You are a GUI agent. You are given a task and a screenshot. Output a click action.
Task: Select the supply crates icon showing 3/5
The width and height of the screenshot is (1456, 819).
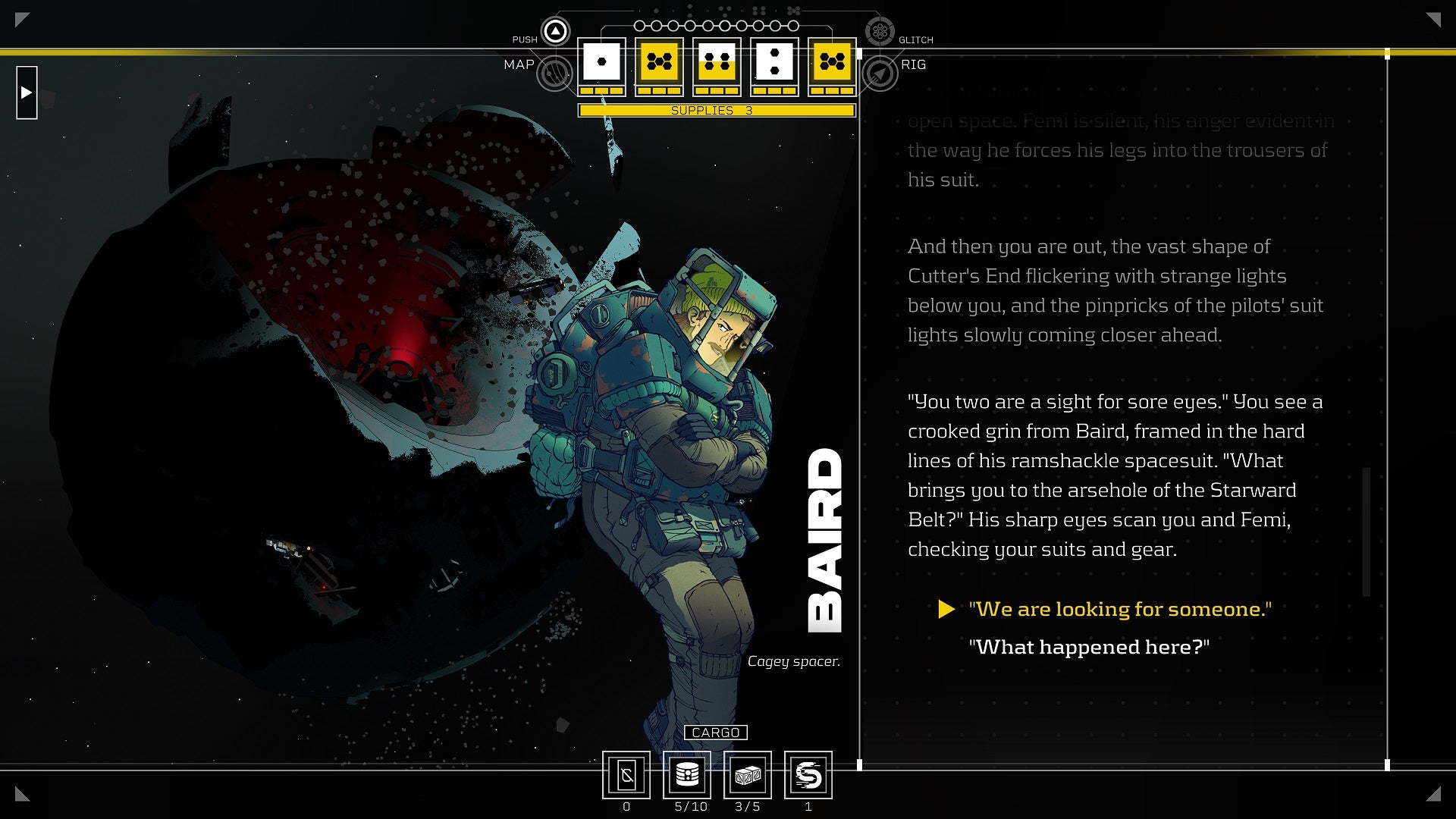coord(748,775)
